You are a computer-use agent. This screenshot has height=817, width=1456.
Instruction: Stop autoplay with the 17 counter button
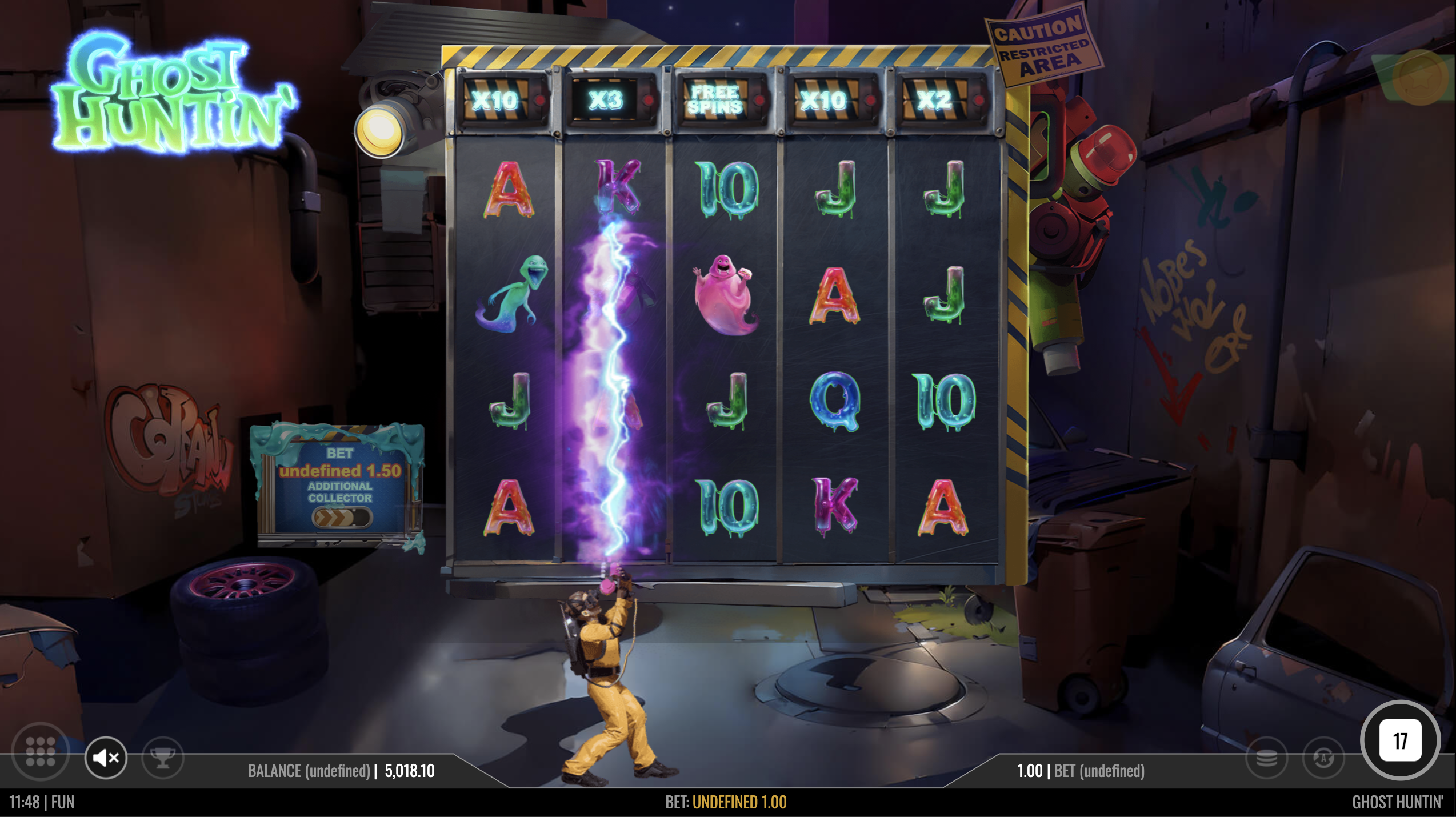1399,741
